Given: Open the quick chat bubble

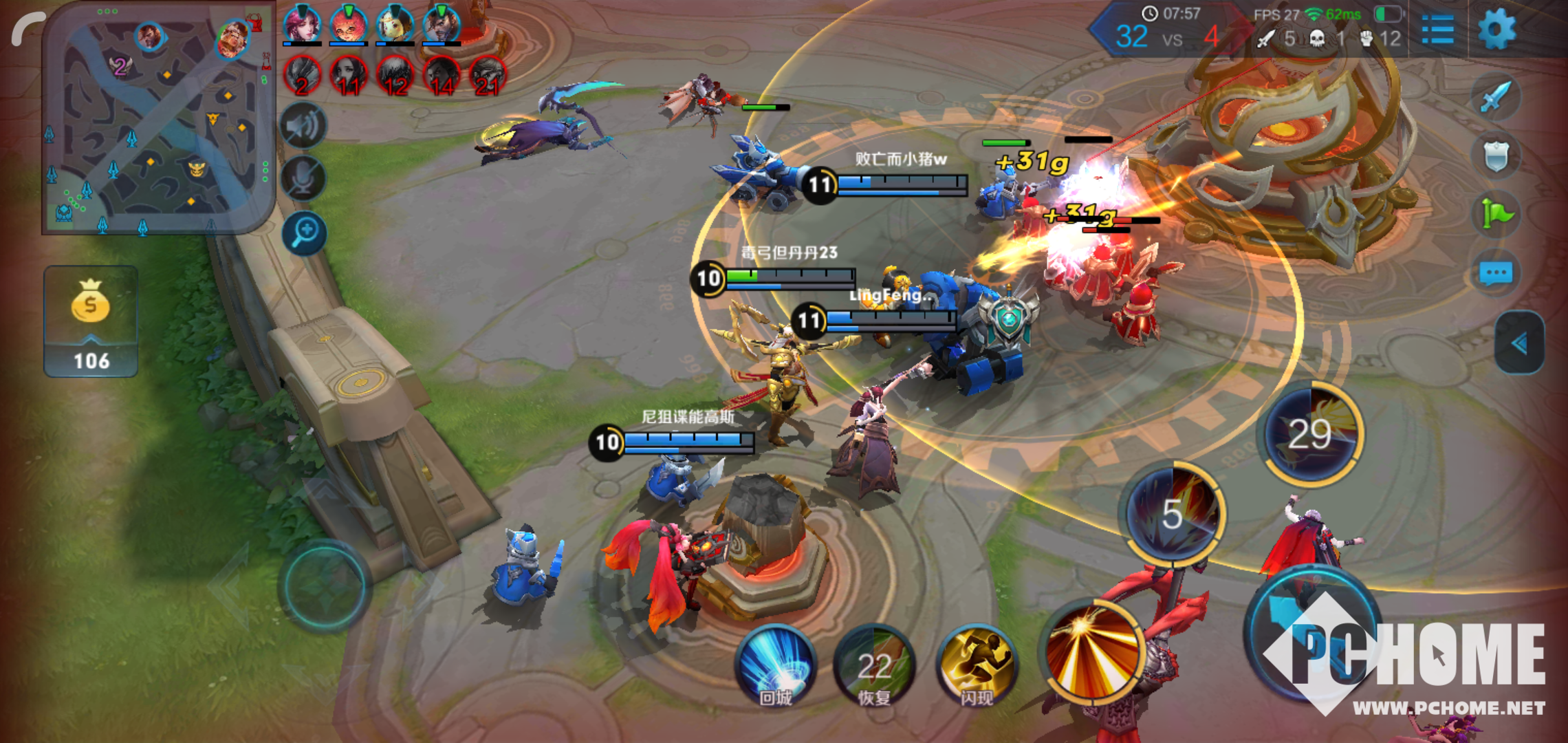Looking at the screenshot, I should tap(1496, 274).
